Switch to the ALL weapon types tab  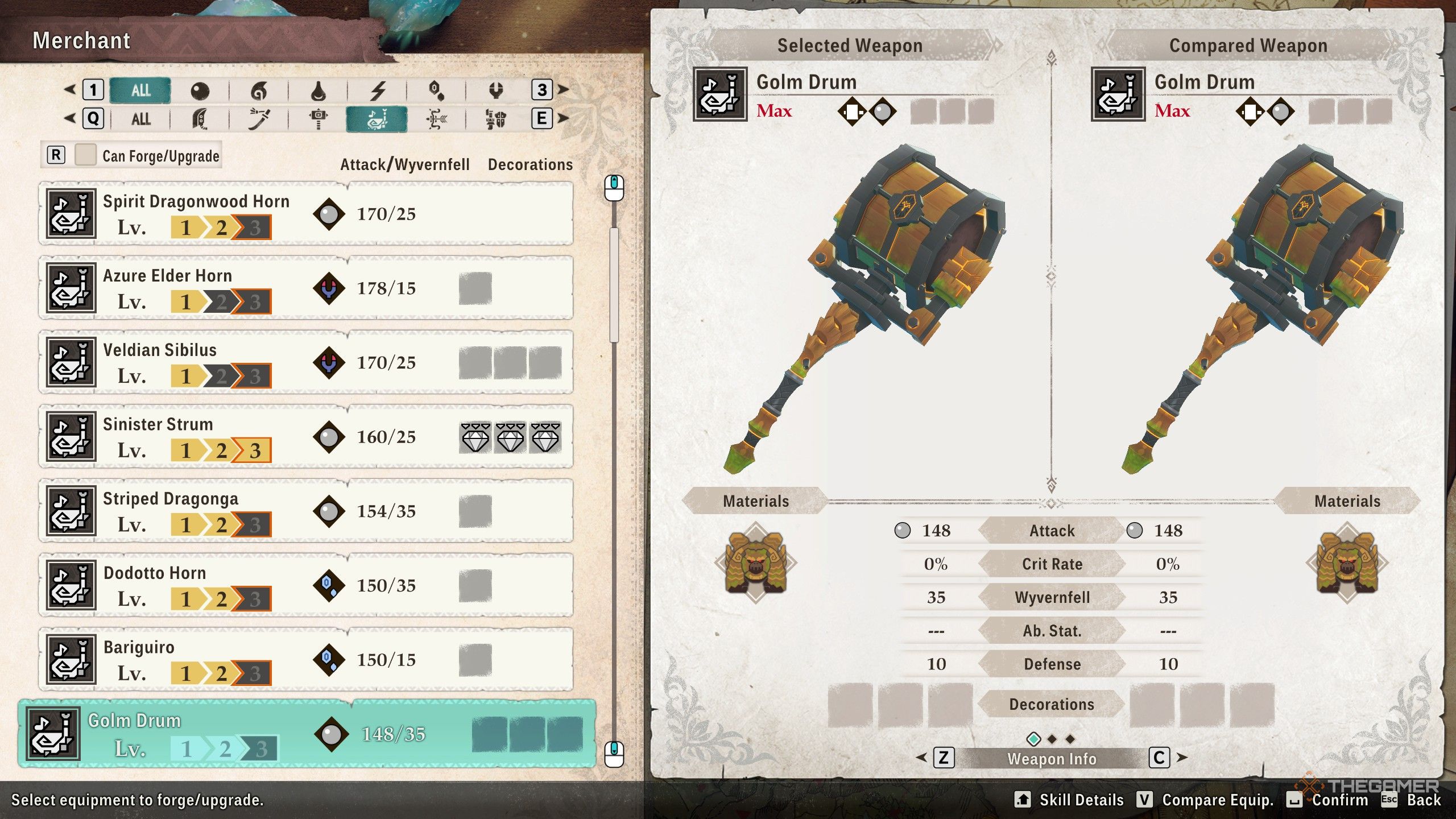point(140,119)
